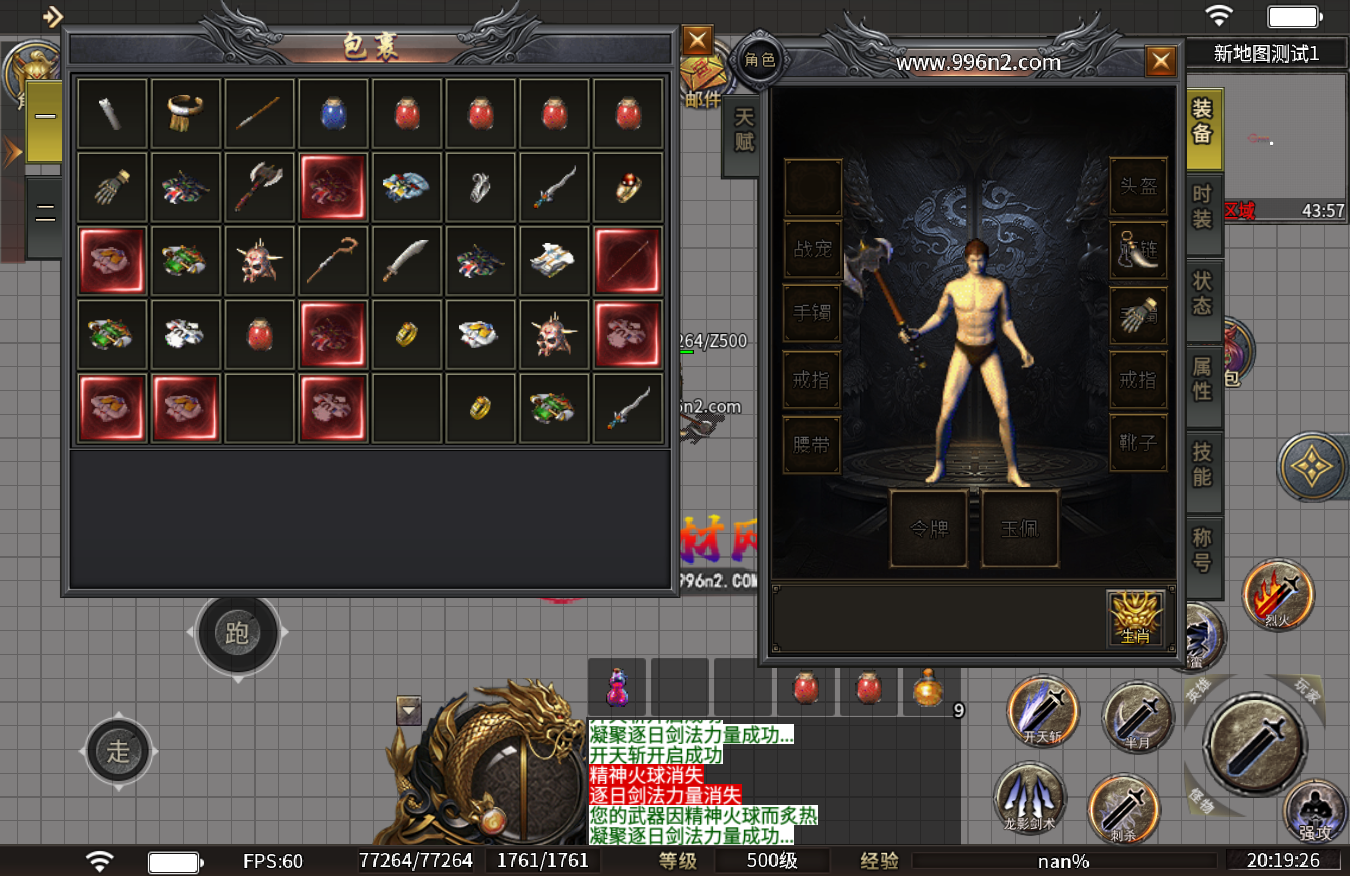The image size is (1350, 876).
Task: Pick the ruby ring in the bag
Action: [628, 189]
